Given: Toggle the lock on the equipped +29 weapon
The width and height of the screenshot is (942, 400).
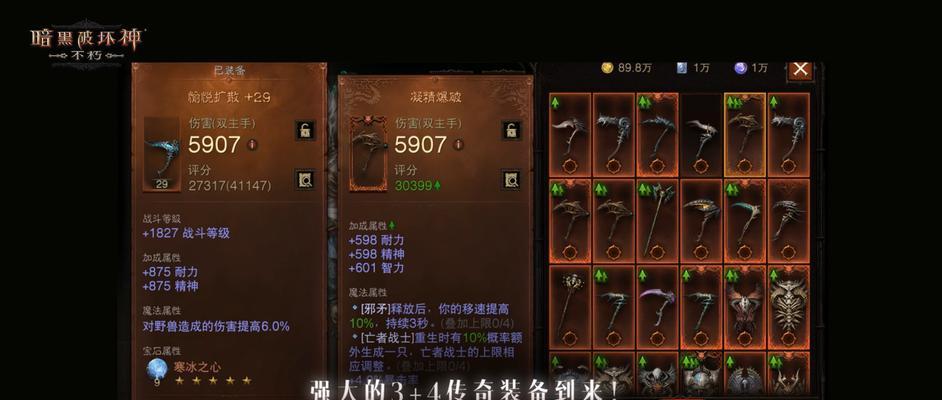Looking at the screenshot, I should coord(304,131).
